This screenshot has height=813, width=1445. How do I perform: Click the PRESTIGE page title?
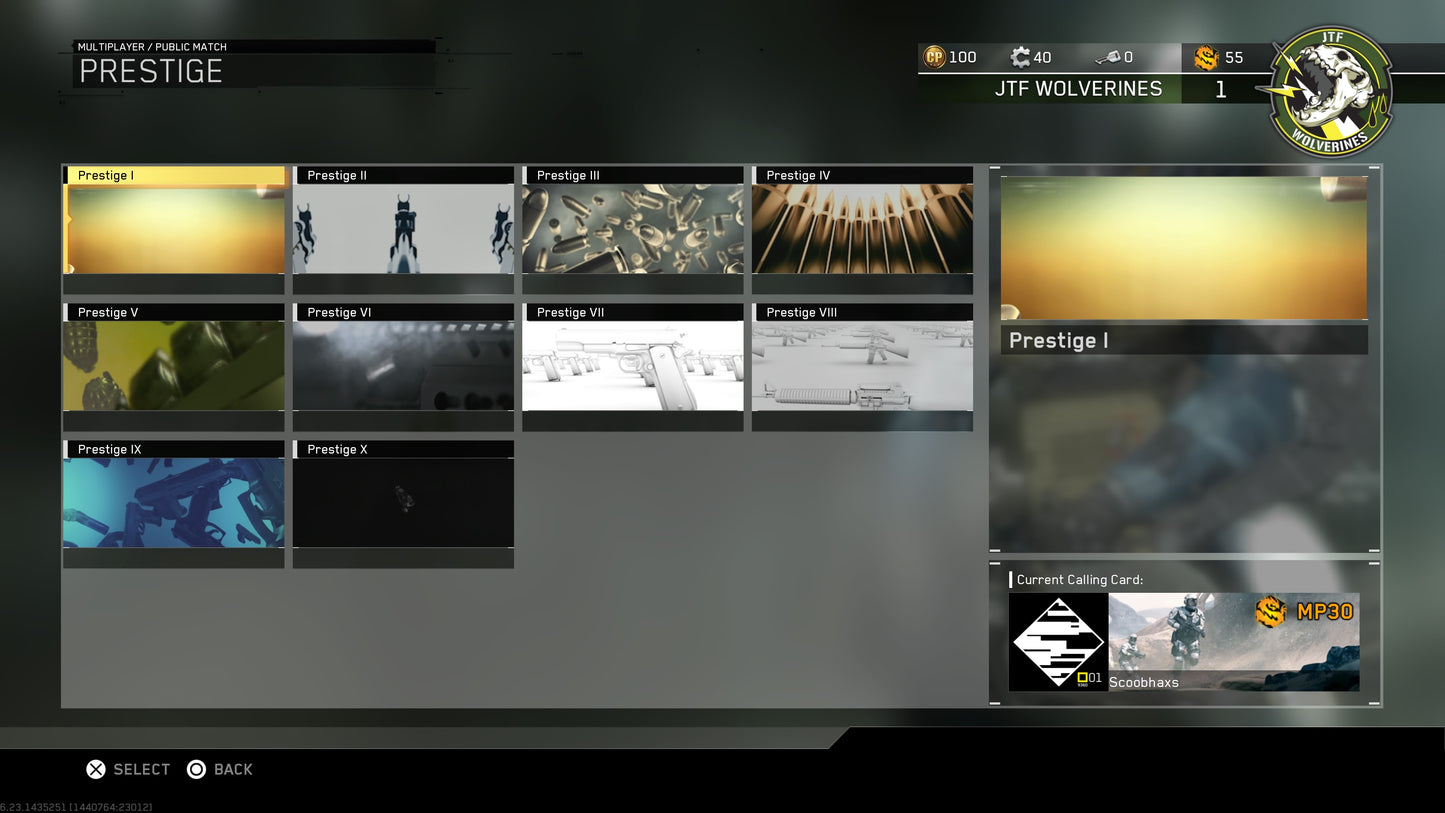(150, 71)
